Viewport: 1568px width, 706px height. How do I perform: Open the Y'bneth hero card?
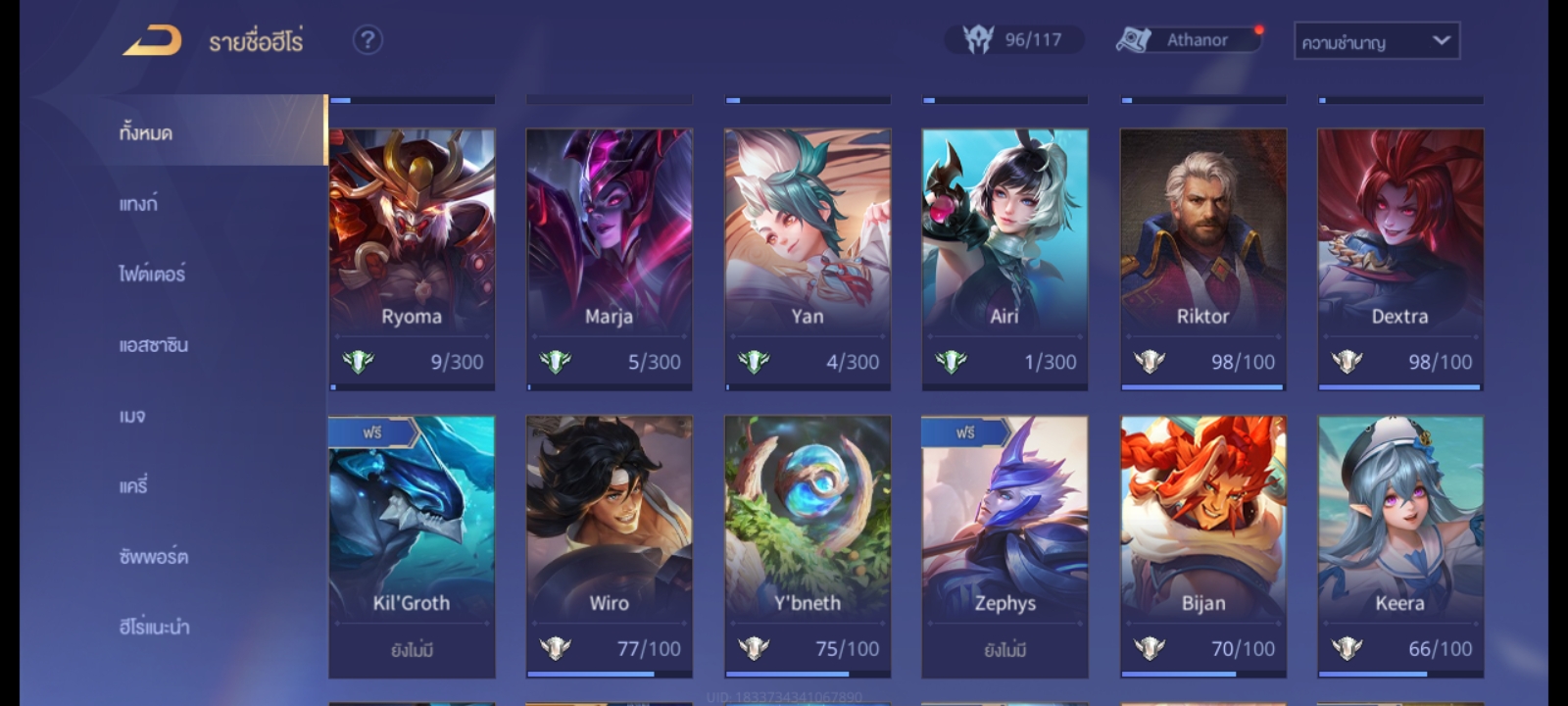click(808, 546)
